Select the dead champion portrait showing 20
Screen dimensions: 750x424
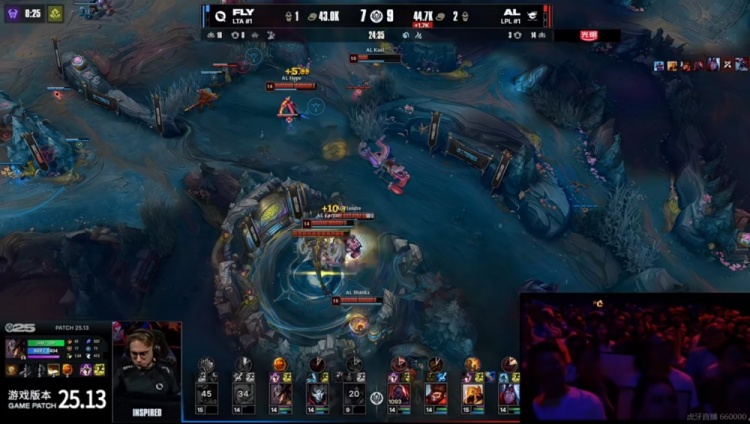[x=352, y=392]
